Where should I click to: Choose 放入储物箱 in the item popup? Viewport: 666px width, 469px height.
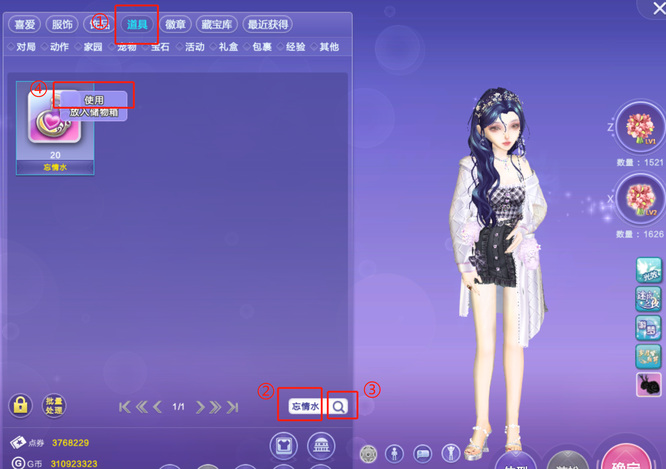[x=94, y=113]
